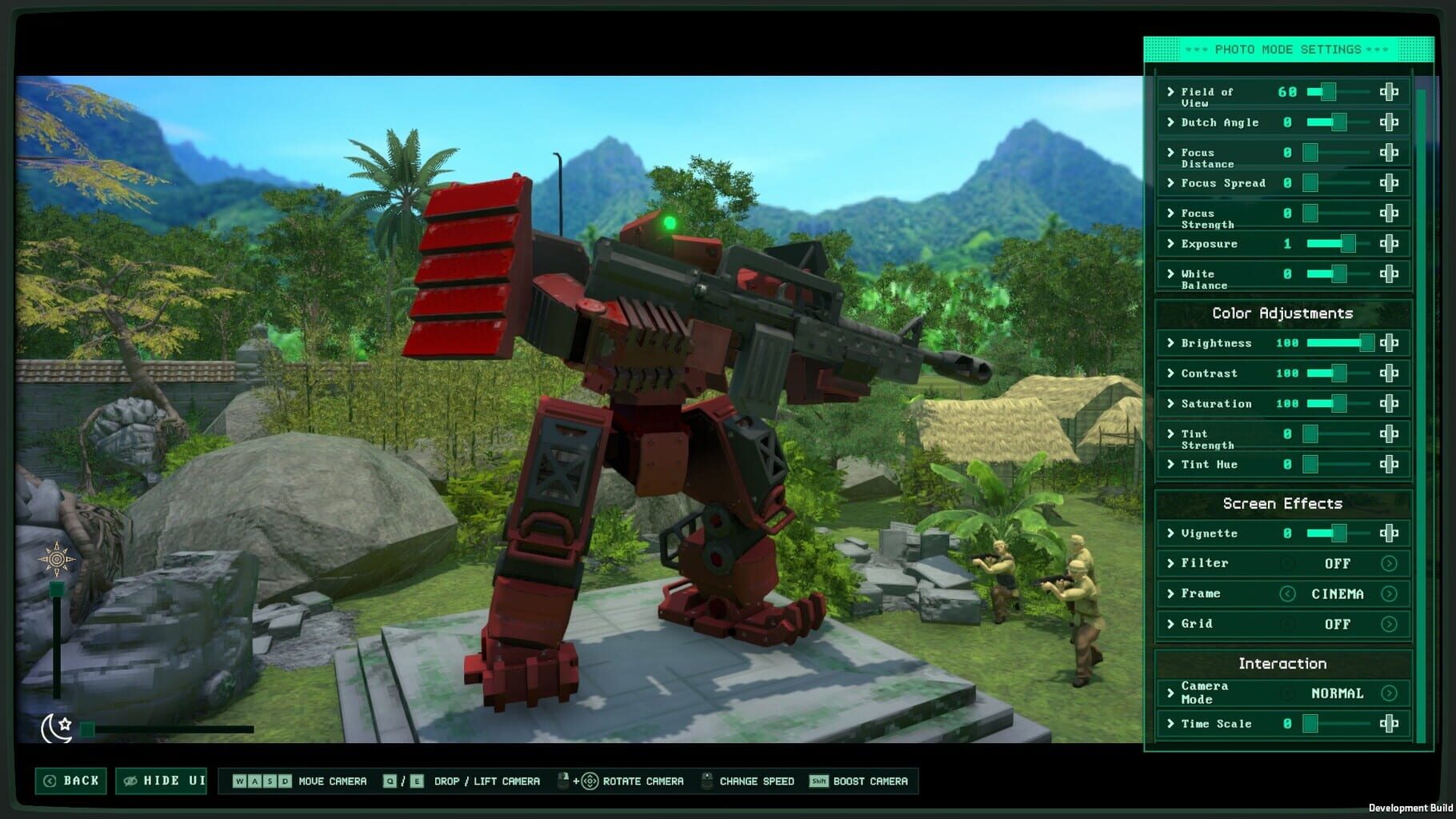This screenshot has height=819, width=1456.
Task: Click the Brightness slider handle
Action: click(x=1368, y=342)
